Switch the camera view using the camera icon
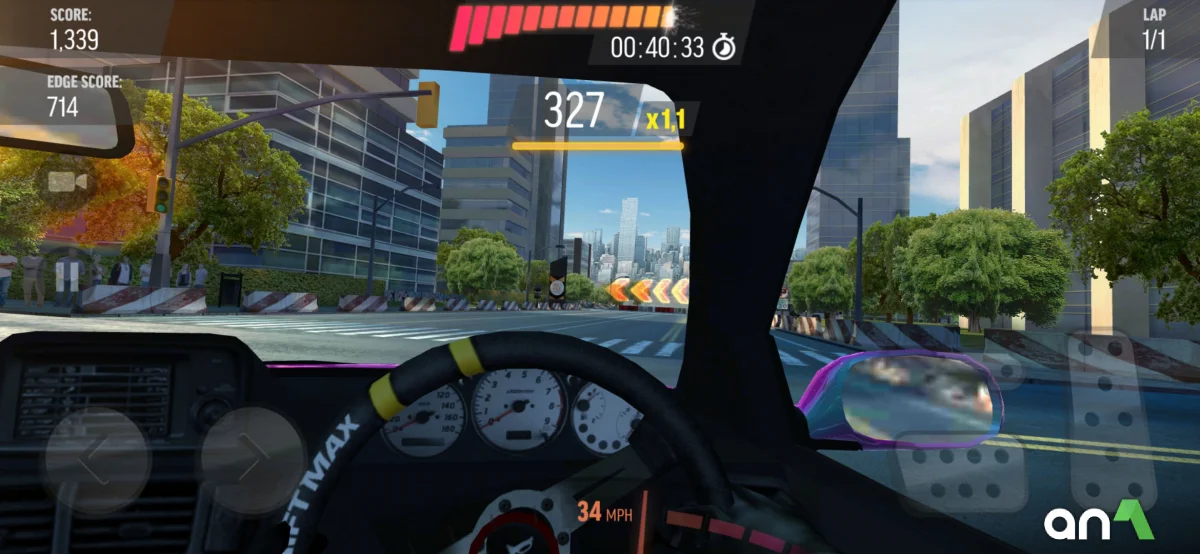Screen dimensions: 1200x554 pyautogui.click(x=67, y=182)
